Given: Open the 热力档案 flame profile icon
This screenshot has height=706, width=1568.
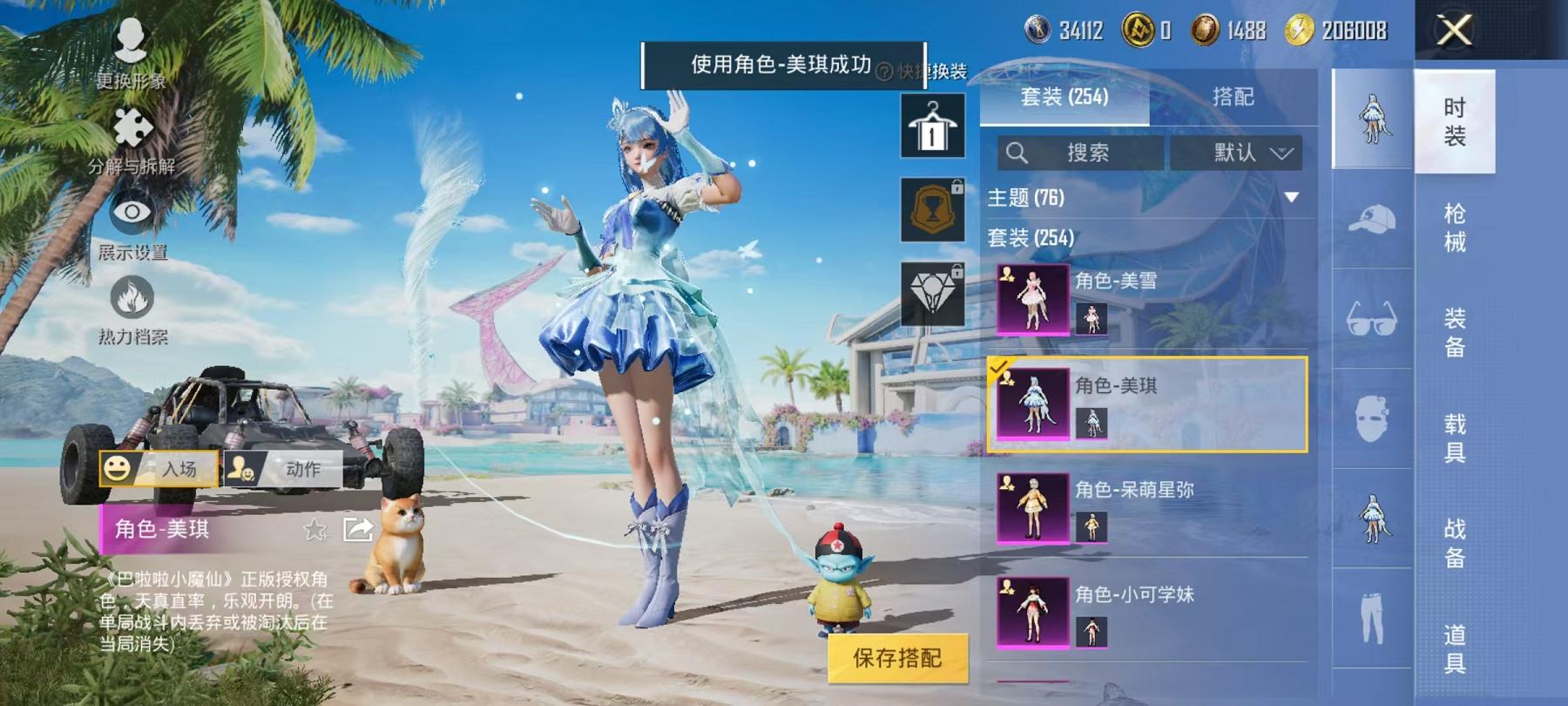Looking at the screenshot, I should (x=131, y=296).
